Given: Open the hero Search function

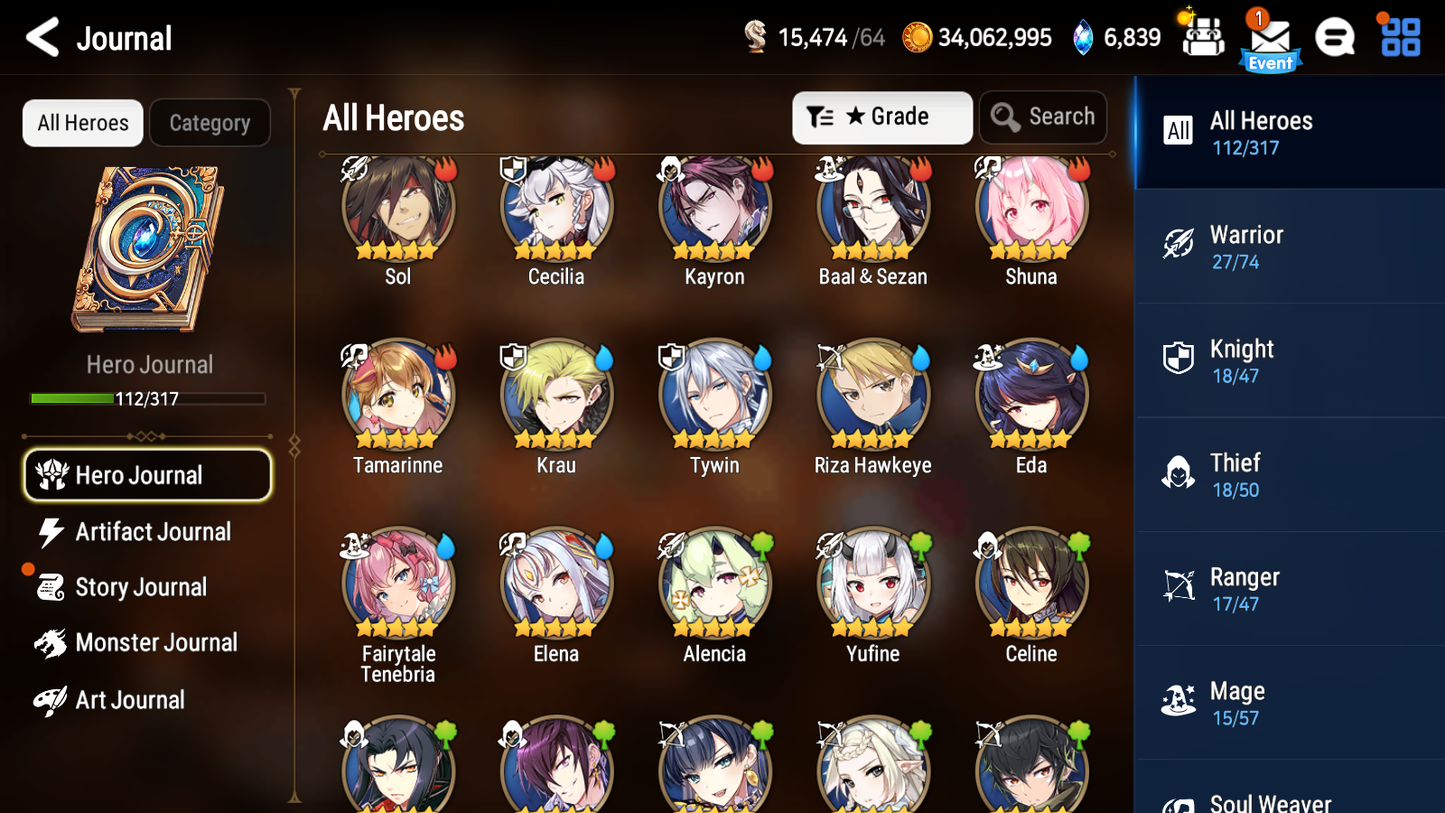Looking at the screenshot, I should click(x=1043, y=116).
